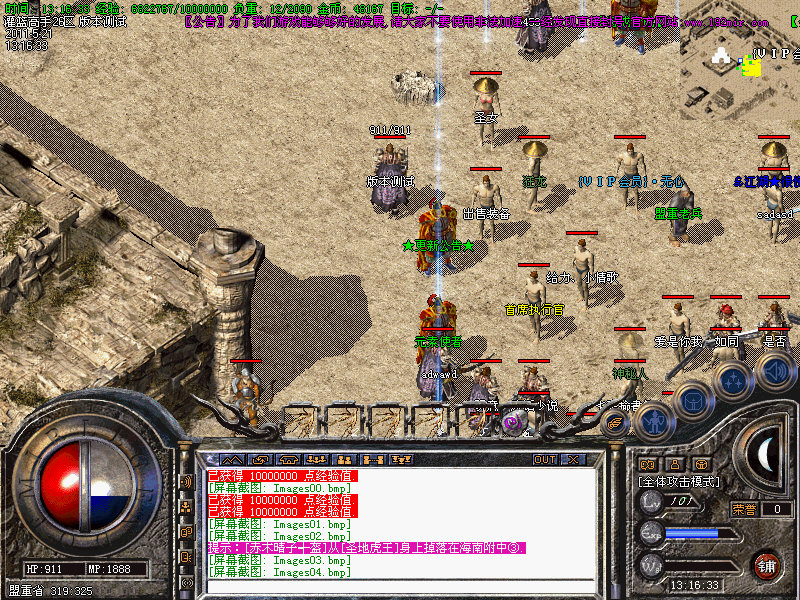Click the OUT button above chat
Screen dimensions: 800x600
tap(545, 460)
